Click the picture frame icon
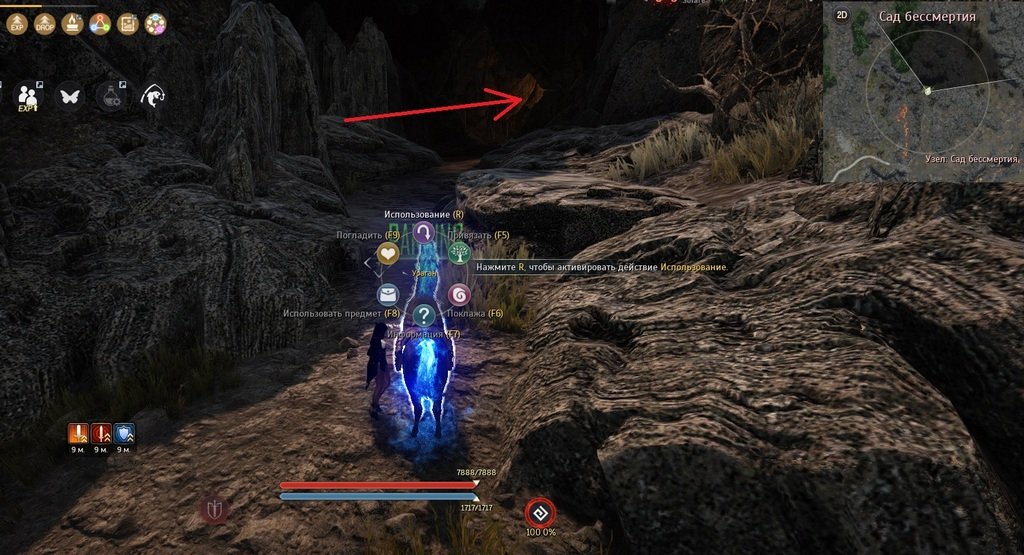The width and height of the screenshot is (1024, 555). (x=127, y=24)
